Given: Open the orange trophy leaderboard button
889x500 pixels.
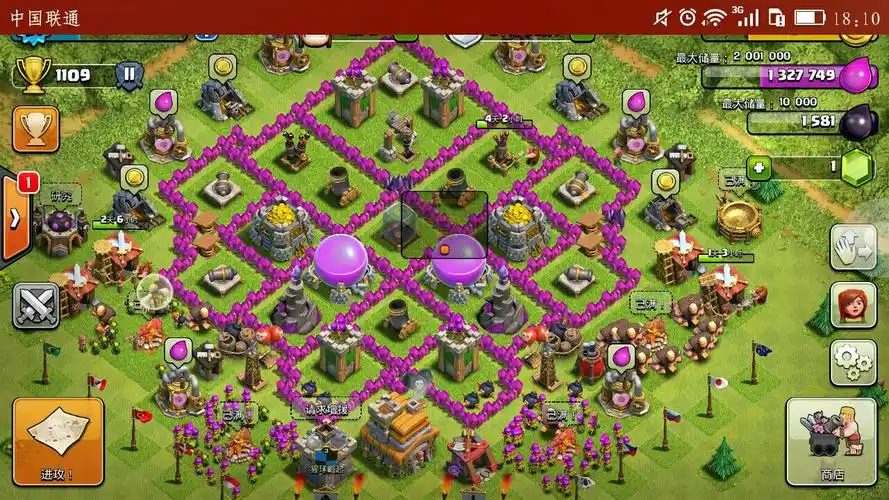Looking at the screenshot, I should [35, 128].
